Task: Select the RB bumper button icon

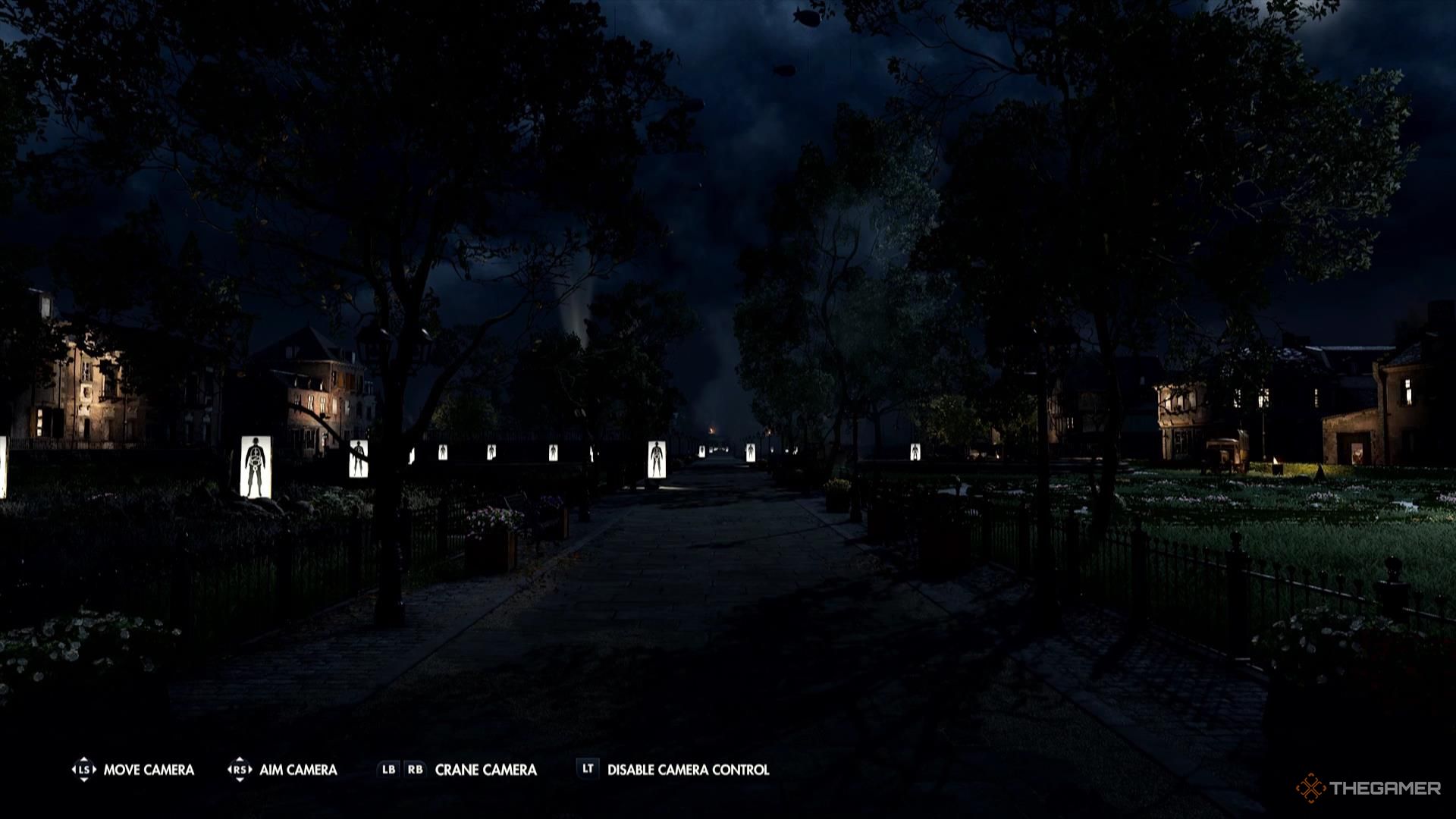Action: coord(416,769)
